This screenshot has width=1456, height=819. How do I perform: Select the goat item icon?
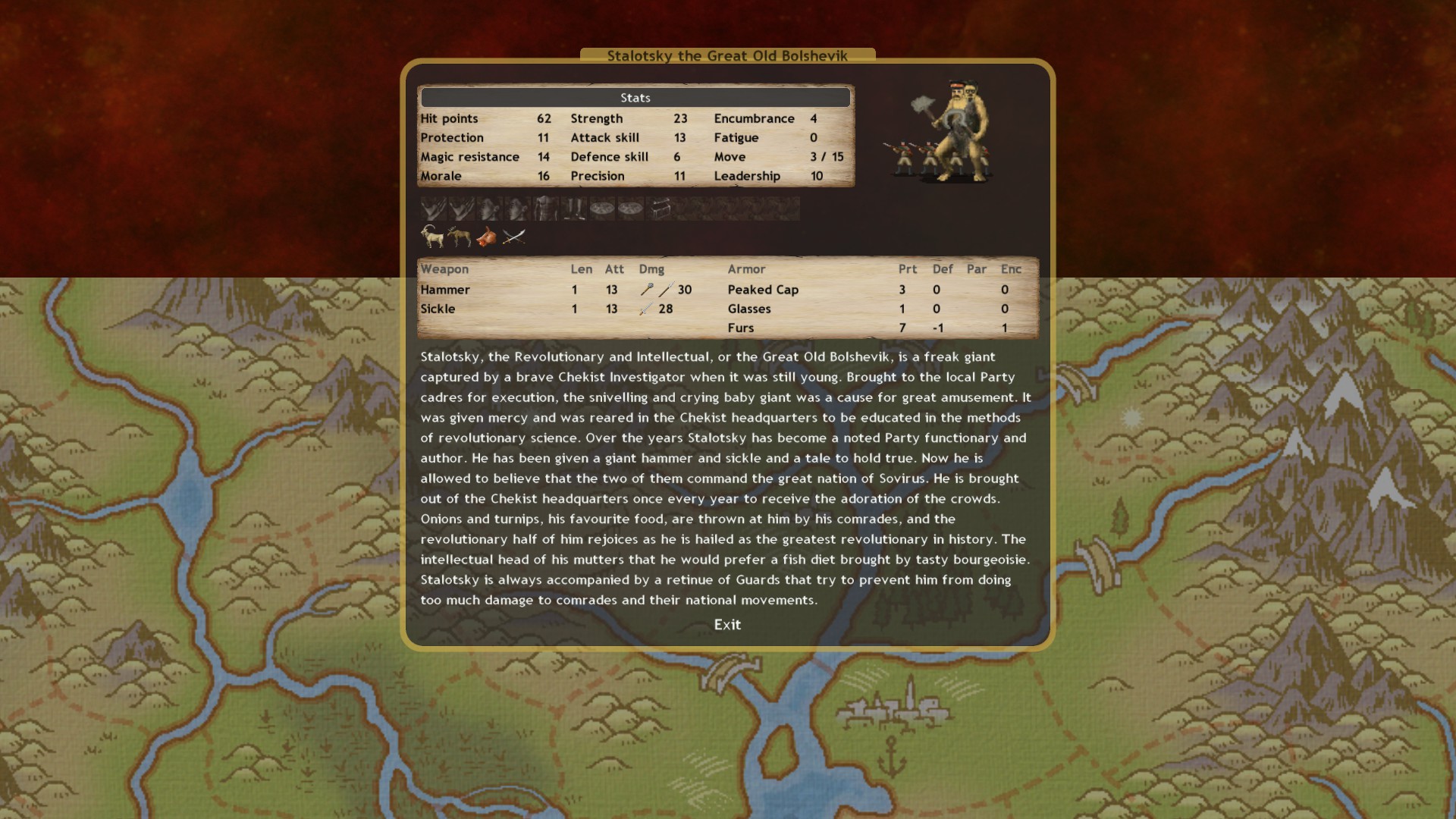point(432,237)
